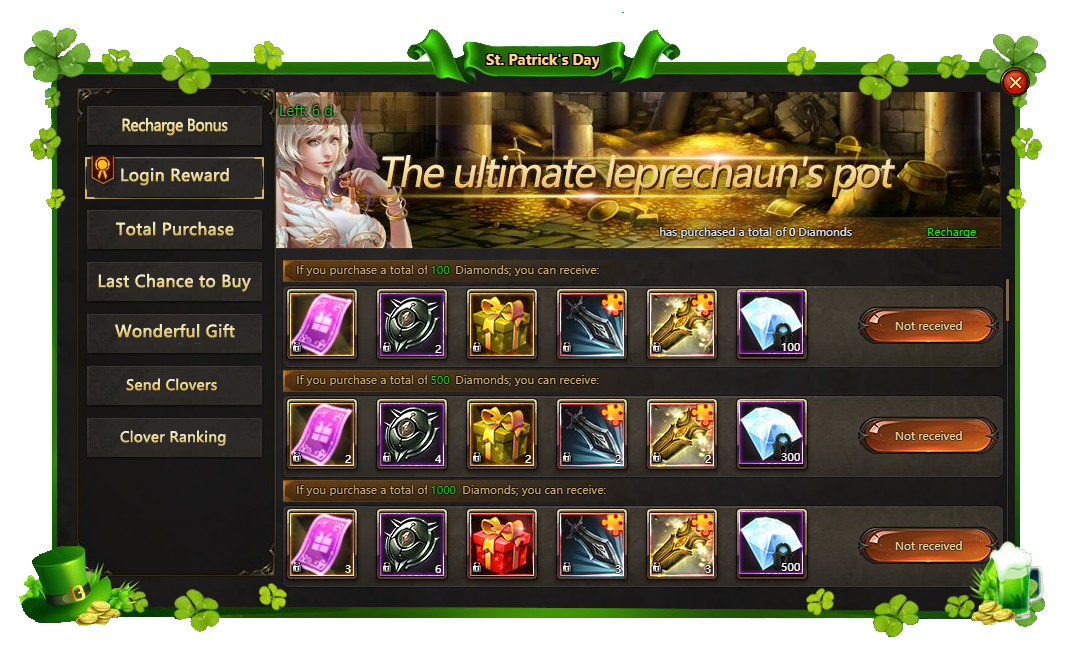Select the red gift box reward

point(502,544)
